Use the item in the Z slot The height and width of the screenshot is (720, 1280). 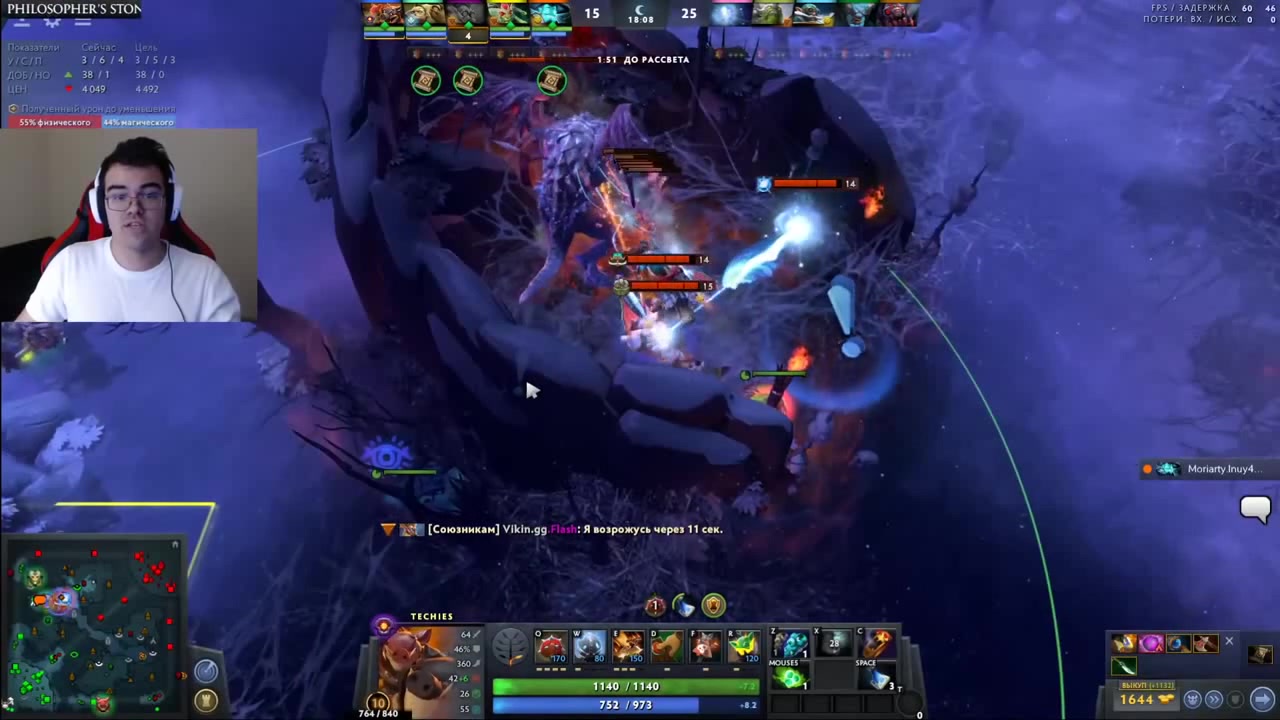click(x=790, y=644)
